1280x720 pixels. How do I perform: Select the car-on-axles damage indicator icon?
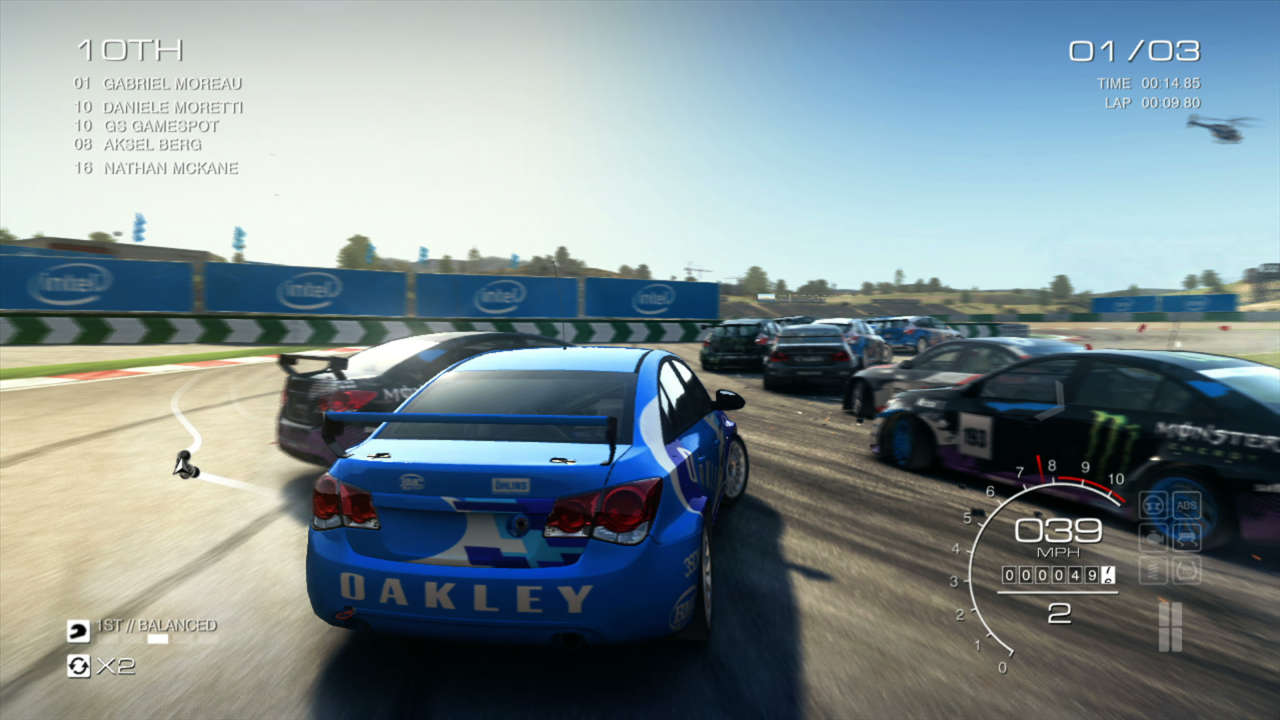[x=1186, y=537]
